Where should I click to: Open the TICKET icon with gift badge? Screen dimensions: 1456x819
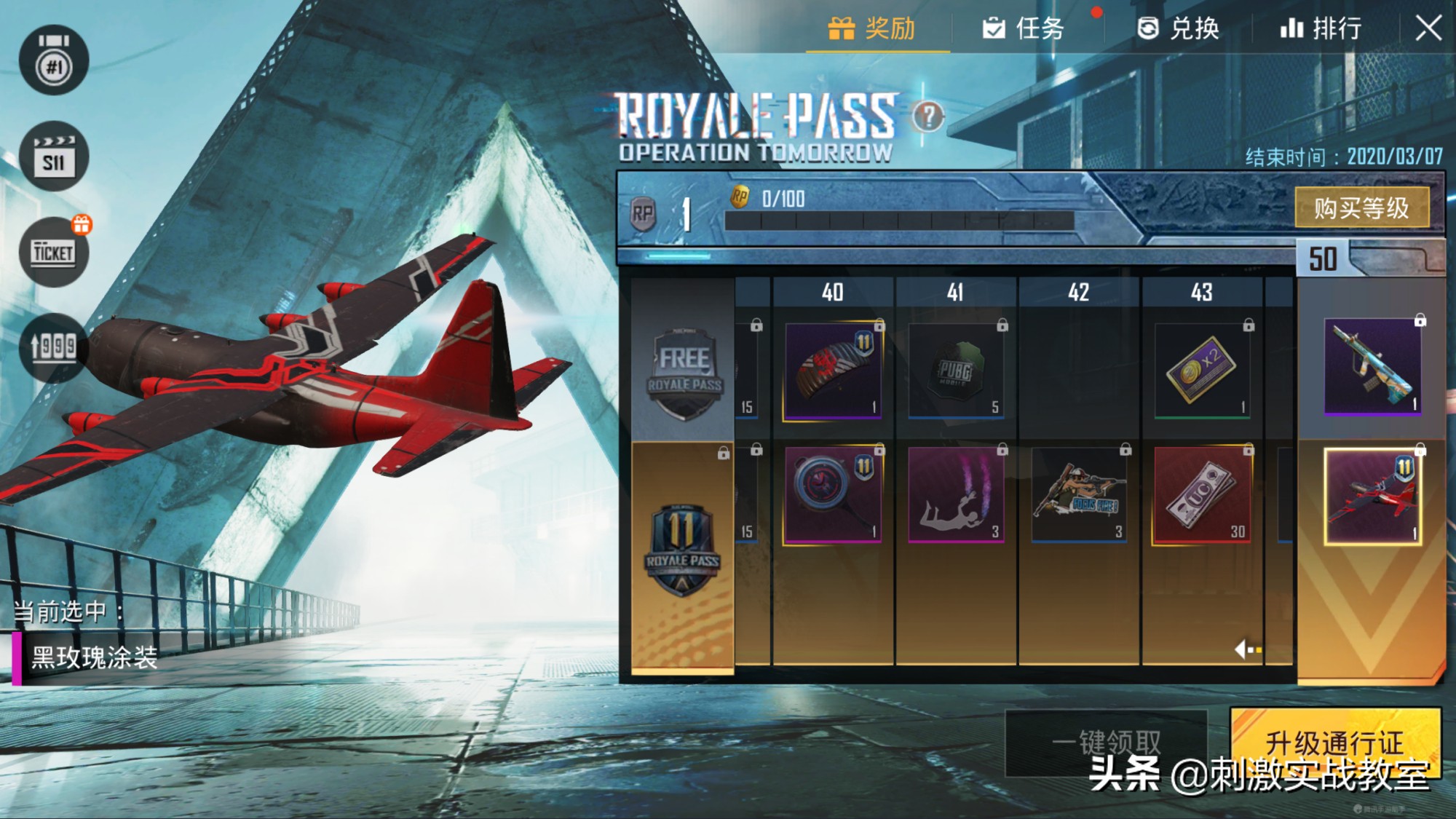[54, 252]
